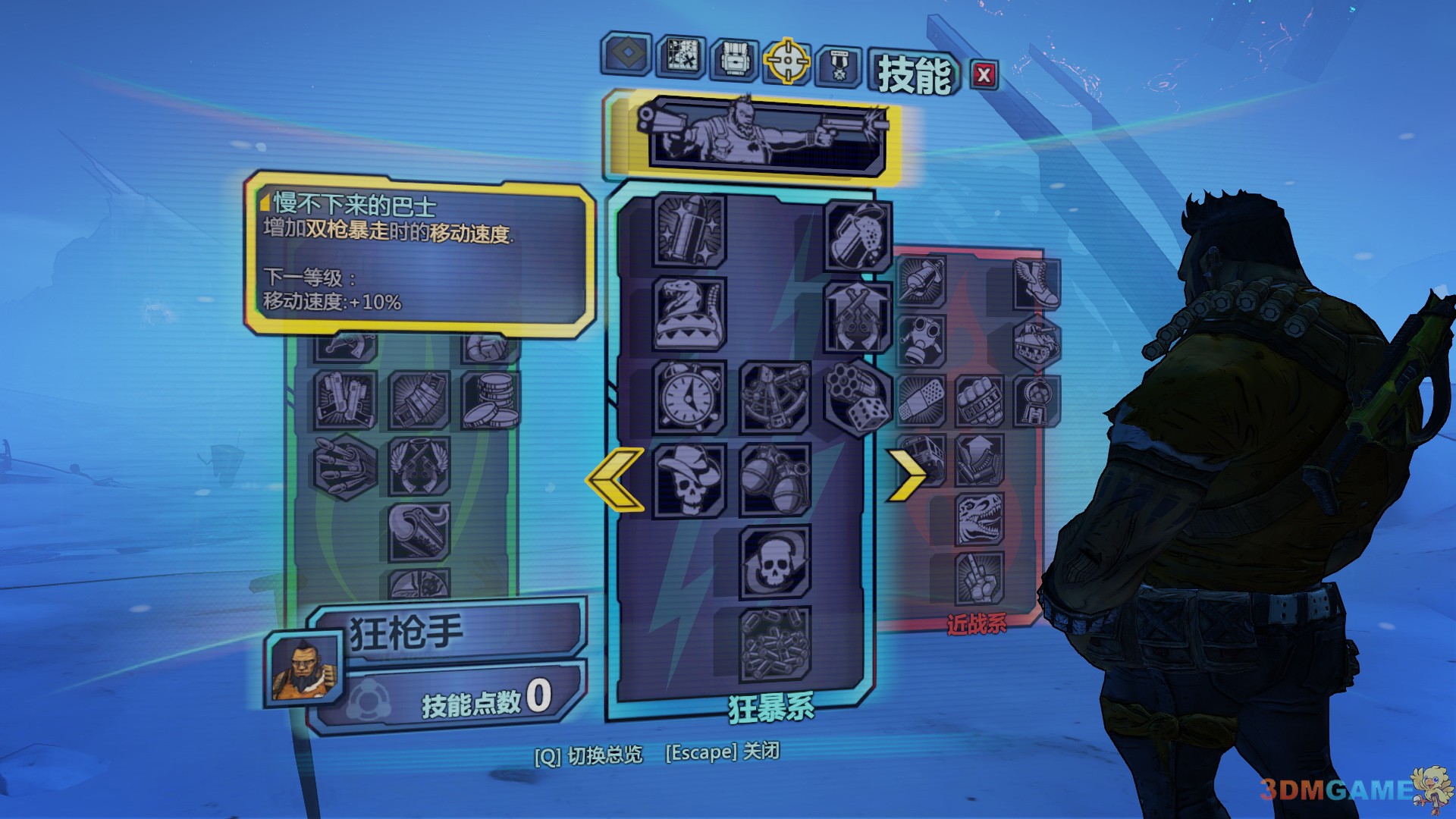1456x819 pixels.
Task: Choose the bullet with stars skill
Action: [689, 230]
